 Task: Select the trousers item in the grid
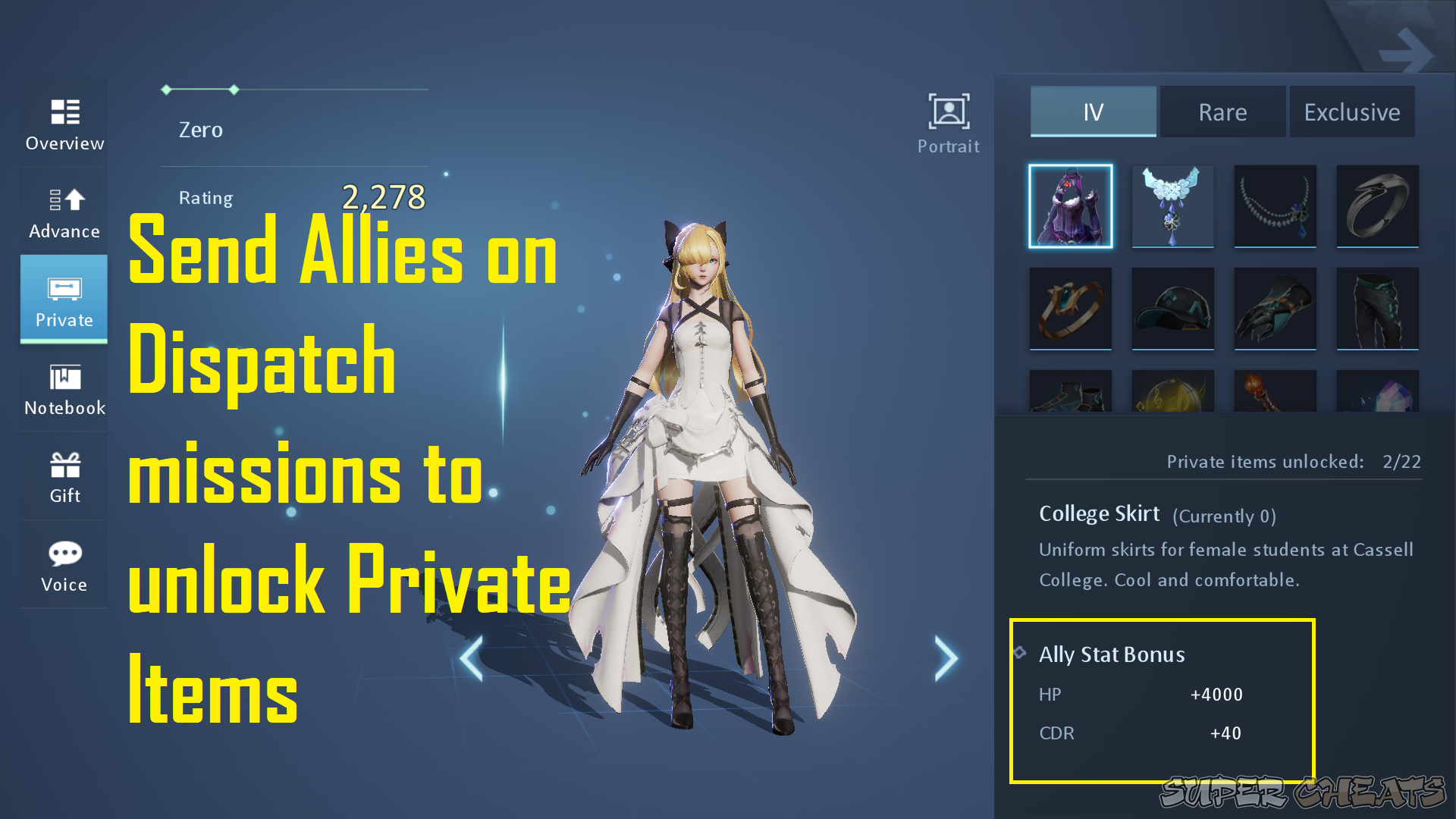1377,309
